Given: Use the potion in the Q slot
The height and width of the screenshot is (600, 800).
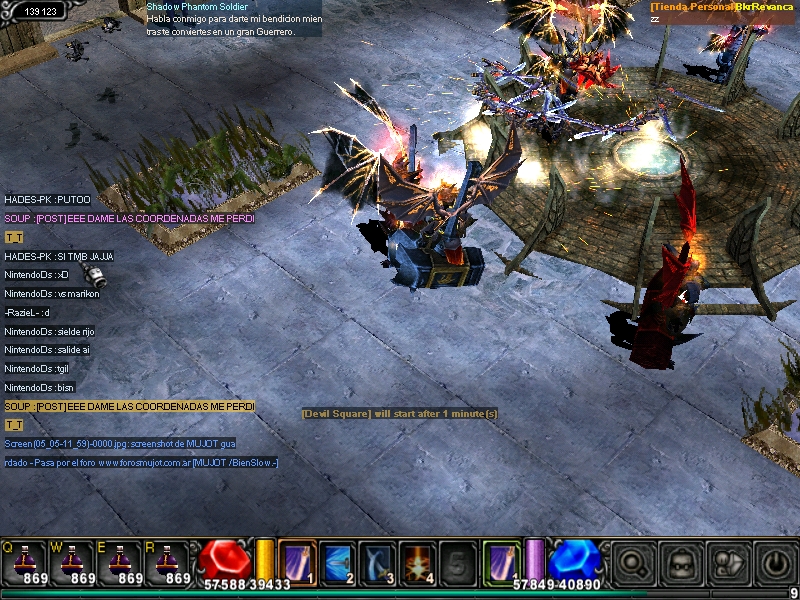Looking at the screenshot, I should click(24, 561).
